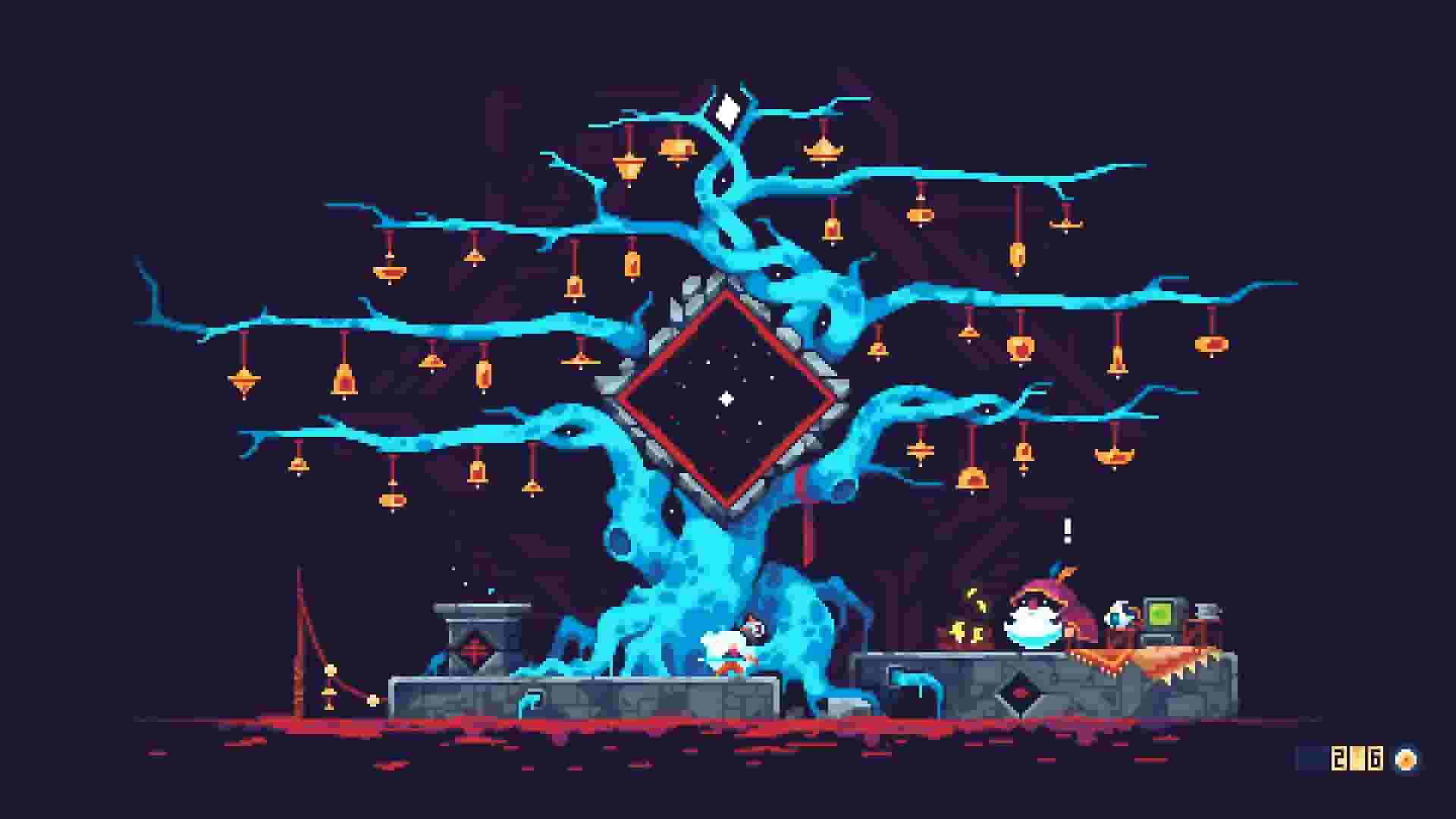The width and height of the screenshot is (1456, 819).
Task: Click the red diamond emblem on the stone wall
Action: point(1020,692)
